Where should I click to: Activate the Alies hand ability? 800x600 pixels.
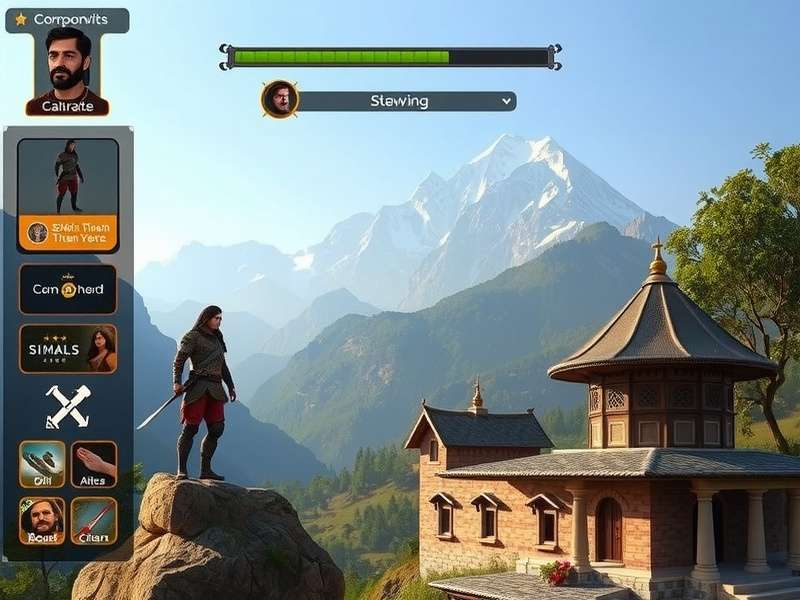pyautogui.click(x=94, y=464)
